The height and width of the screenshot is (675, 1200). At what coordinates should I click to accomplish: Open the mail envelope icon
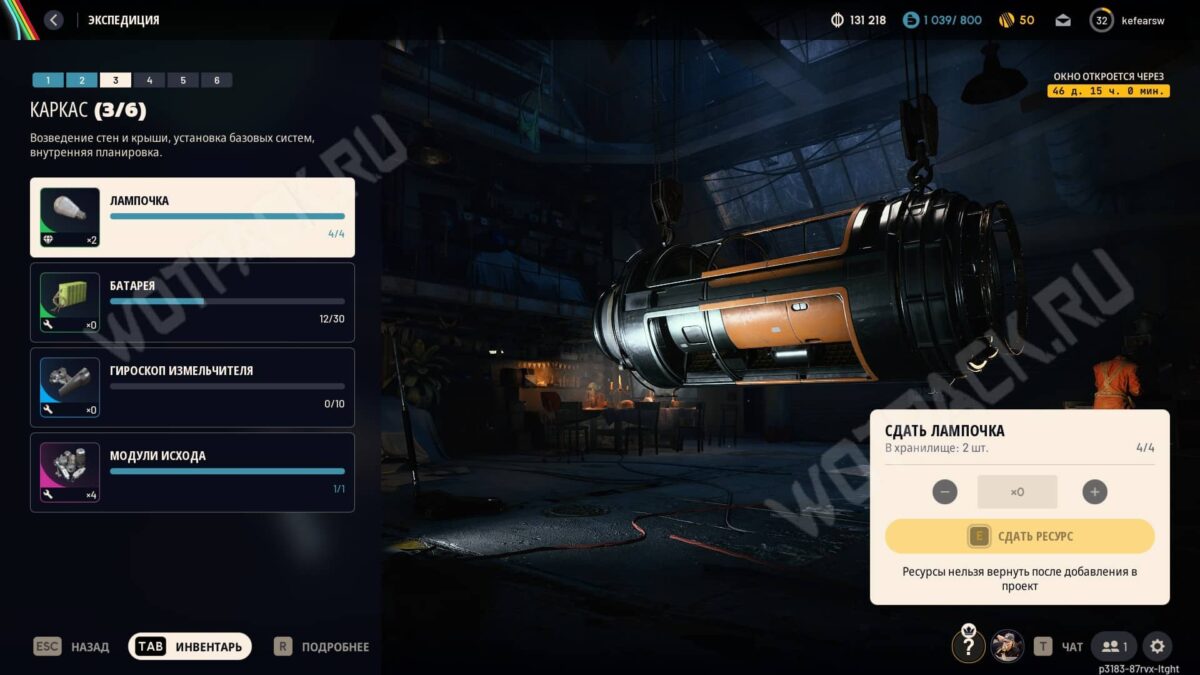tap(1063, 20)
